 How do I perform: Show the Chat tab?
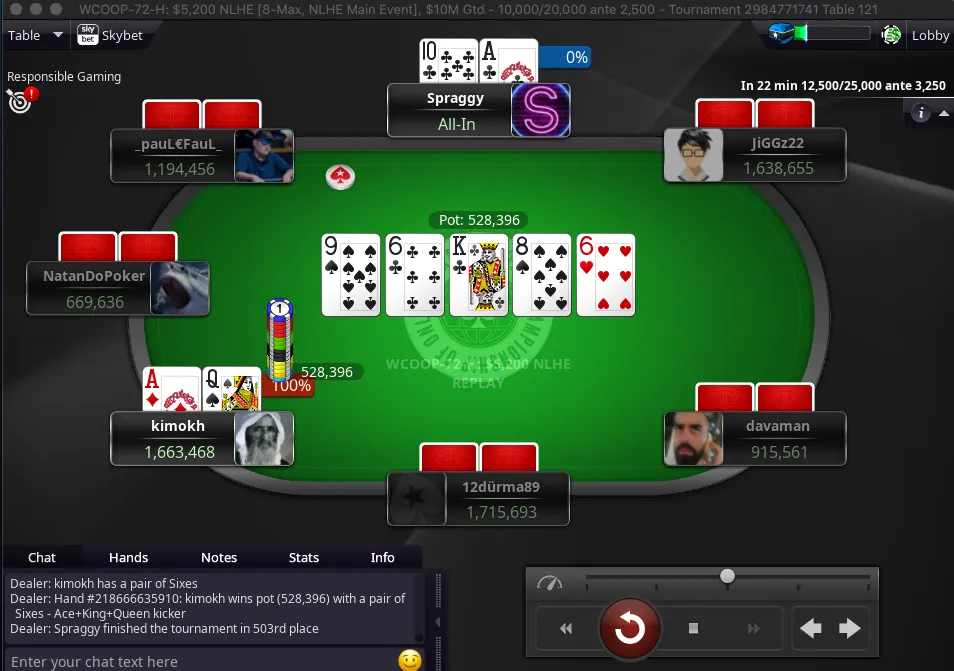click(42, 557)
